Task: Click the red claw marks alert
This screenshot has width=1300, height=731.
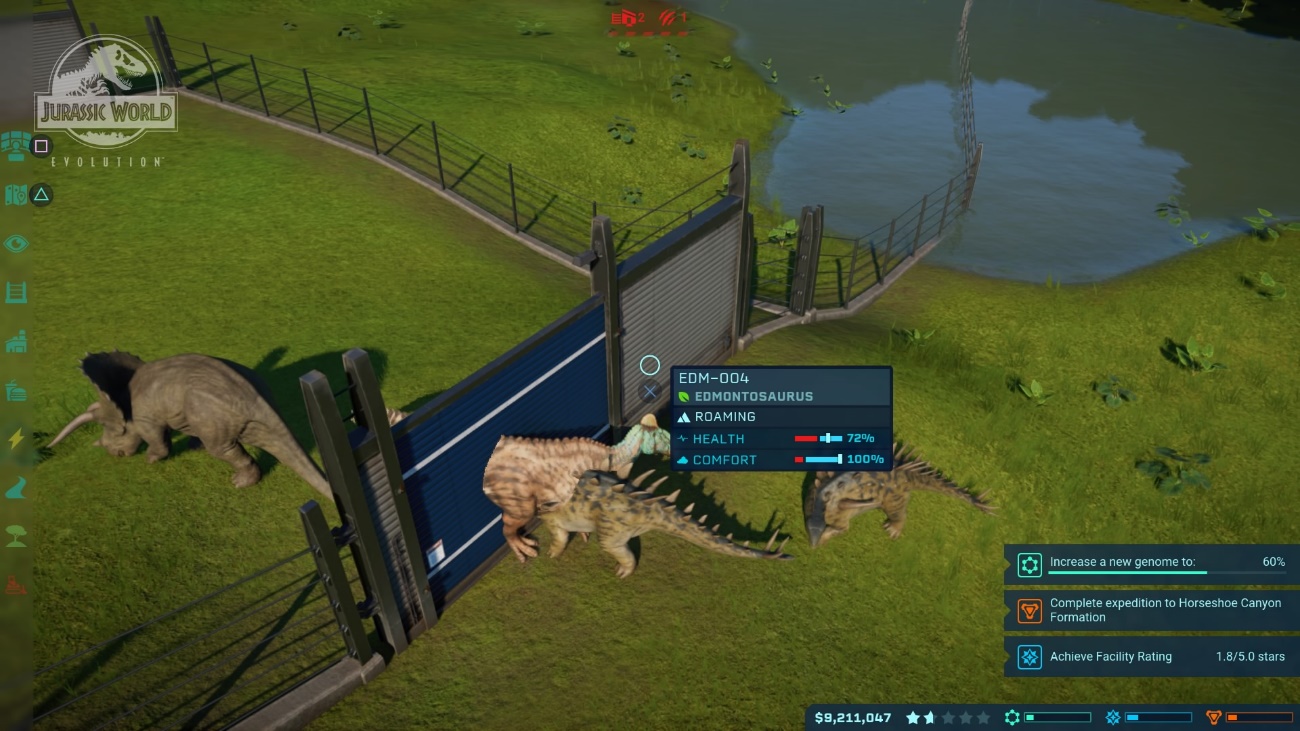Action: click(670, 18)
